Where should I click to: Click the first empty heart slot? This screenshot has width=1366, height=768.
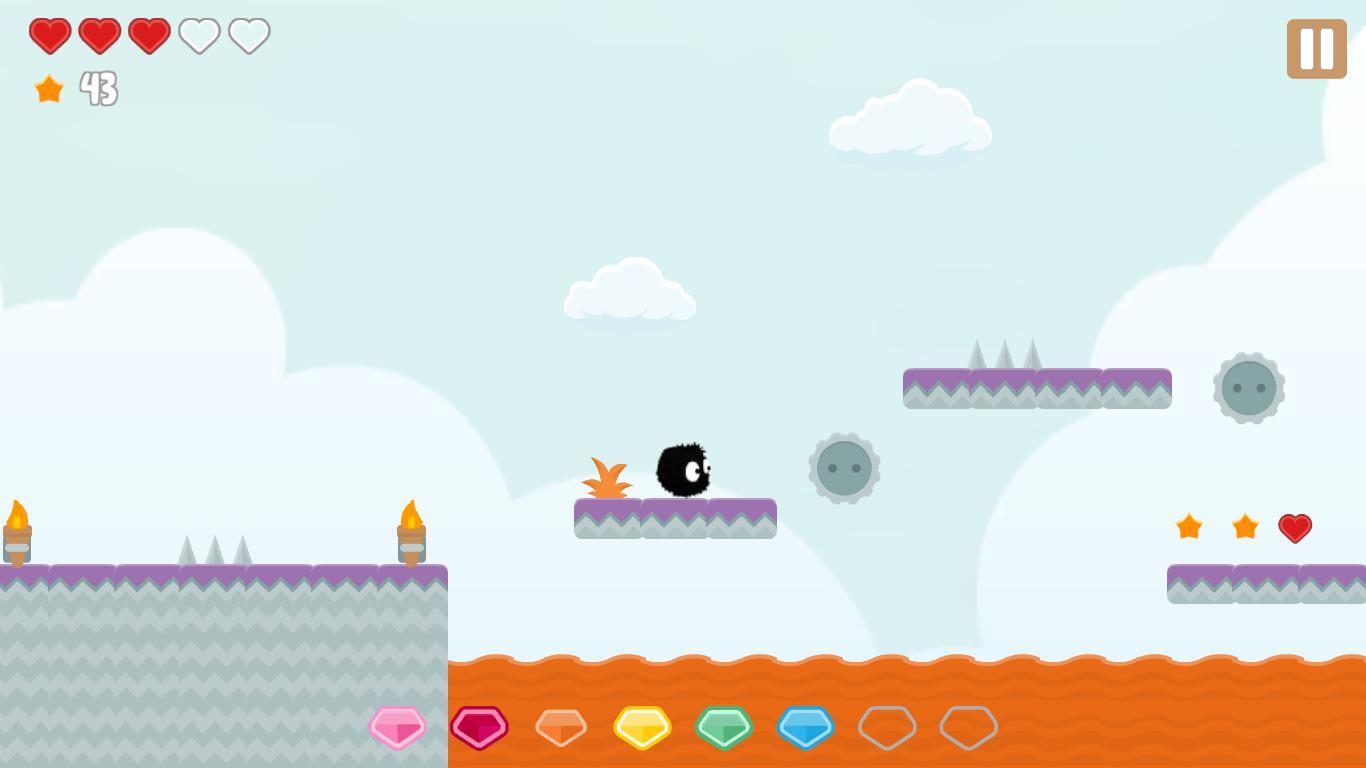pyautogui.click(x=199, y=35)
